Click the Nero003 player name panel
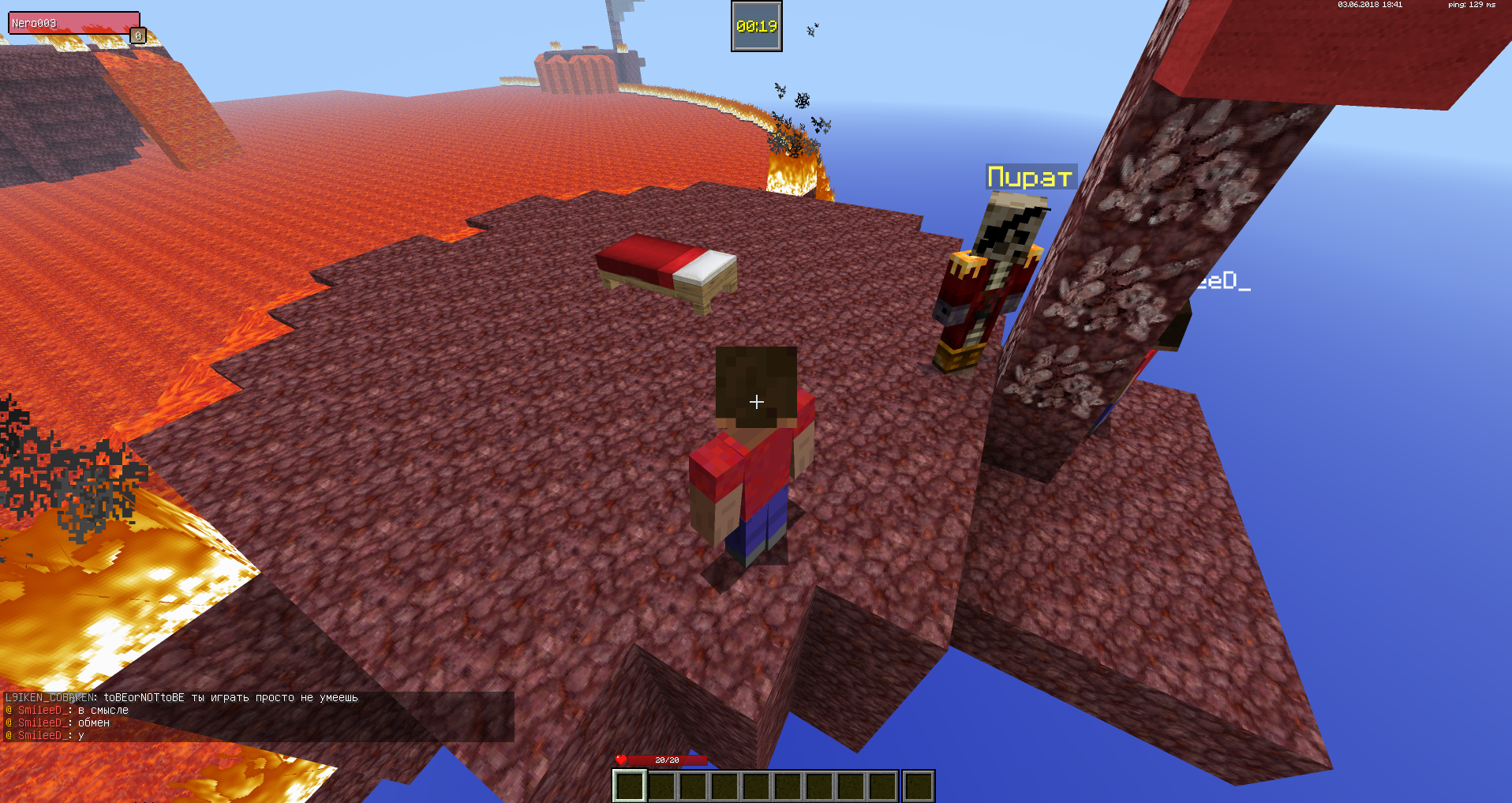This screenshot has height=803, width=1512. (73, 23)
